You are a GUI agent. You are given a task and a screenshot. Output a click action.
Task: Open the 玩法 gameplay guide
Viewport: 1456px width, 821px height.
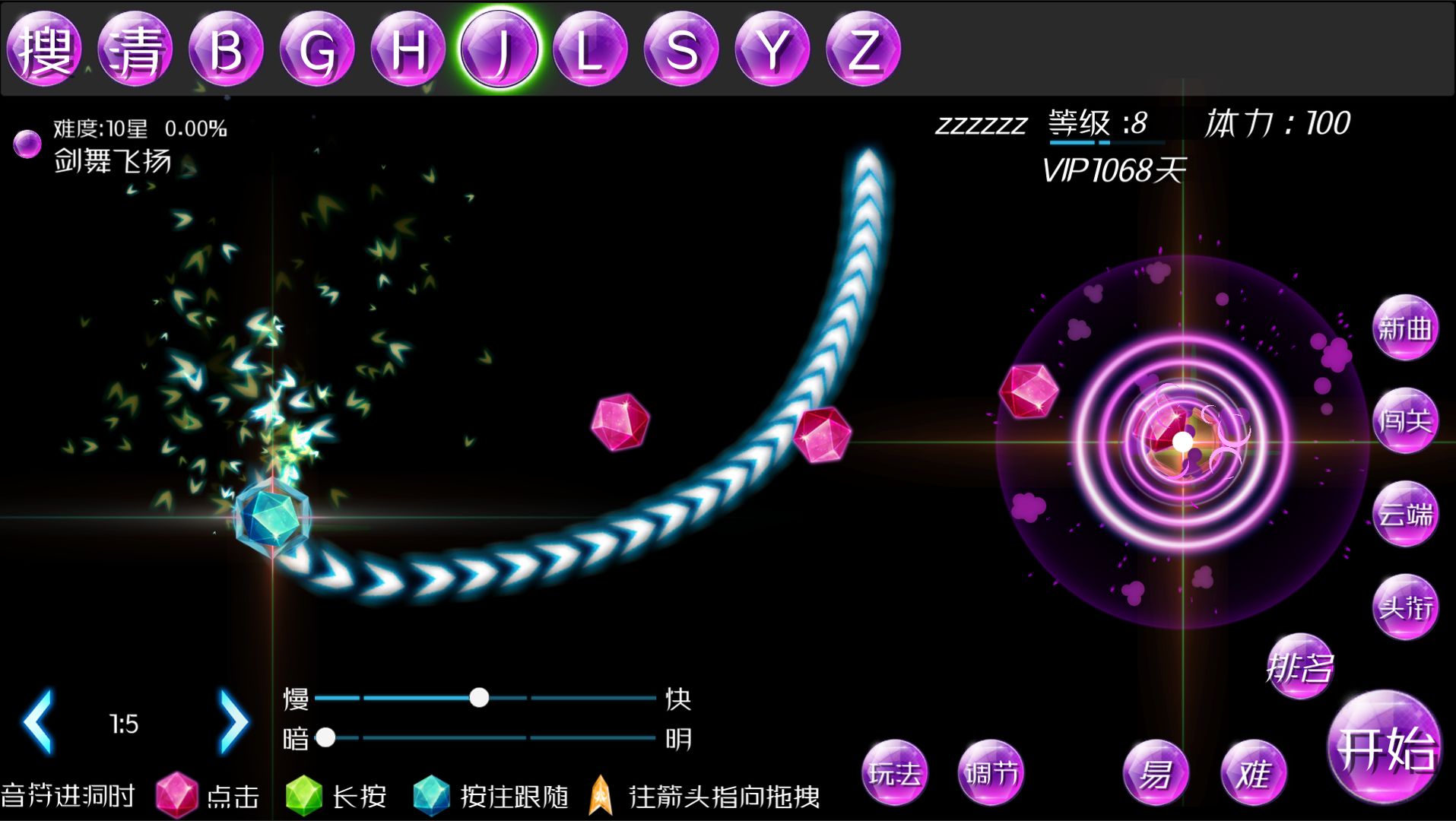tap(895, 772)
